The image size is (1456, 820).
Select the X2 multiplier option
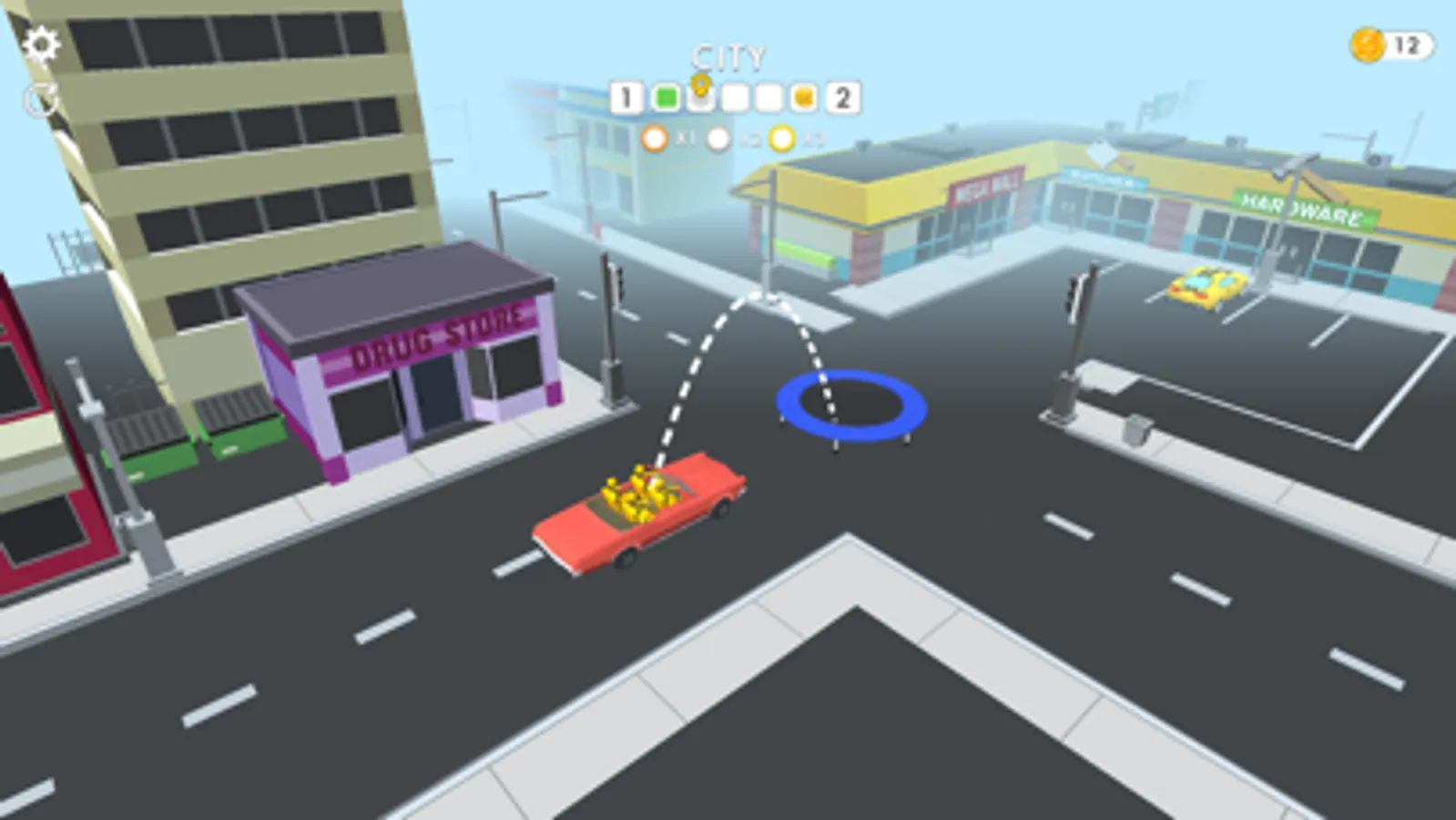(x=719, y=138)
